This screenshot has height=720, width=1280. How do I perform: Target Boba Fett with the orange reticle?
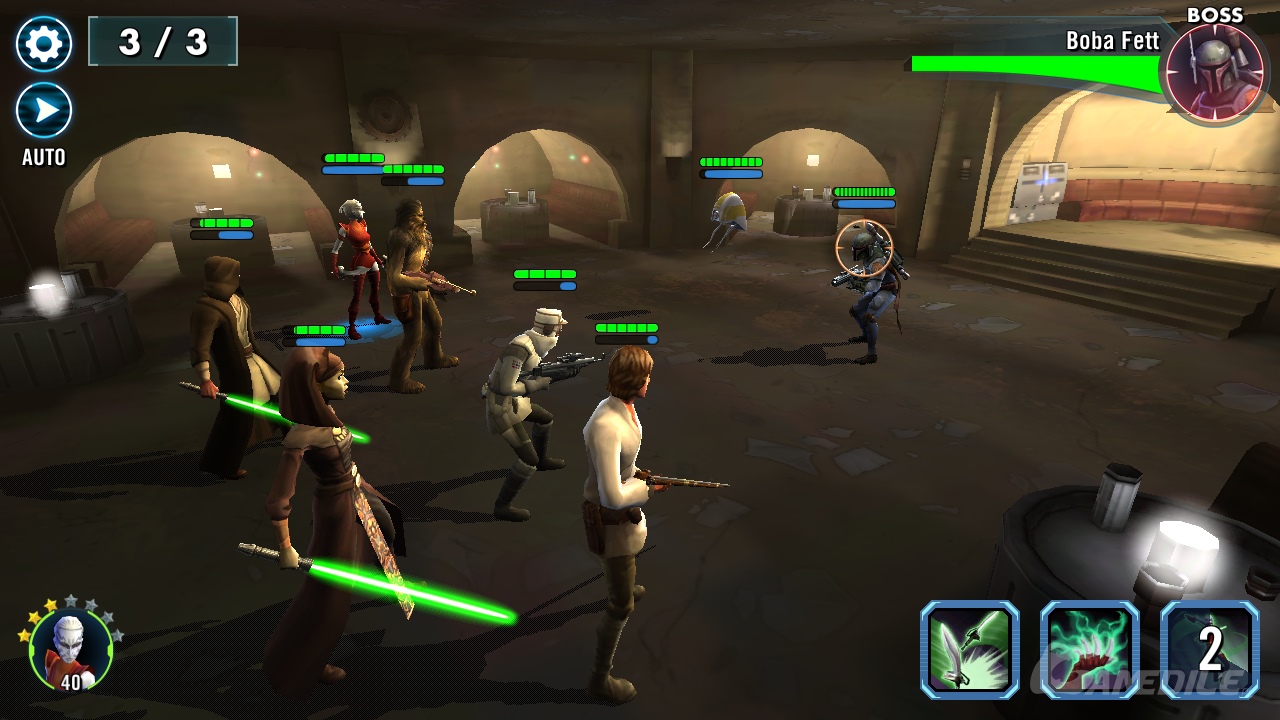coord(864,249)
